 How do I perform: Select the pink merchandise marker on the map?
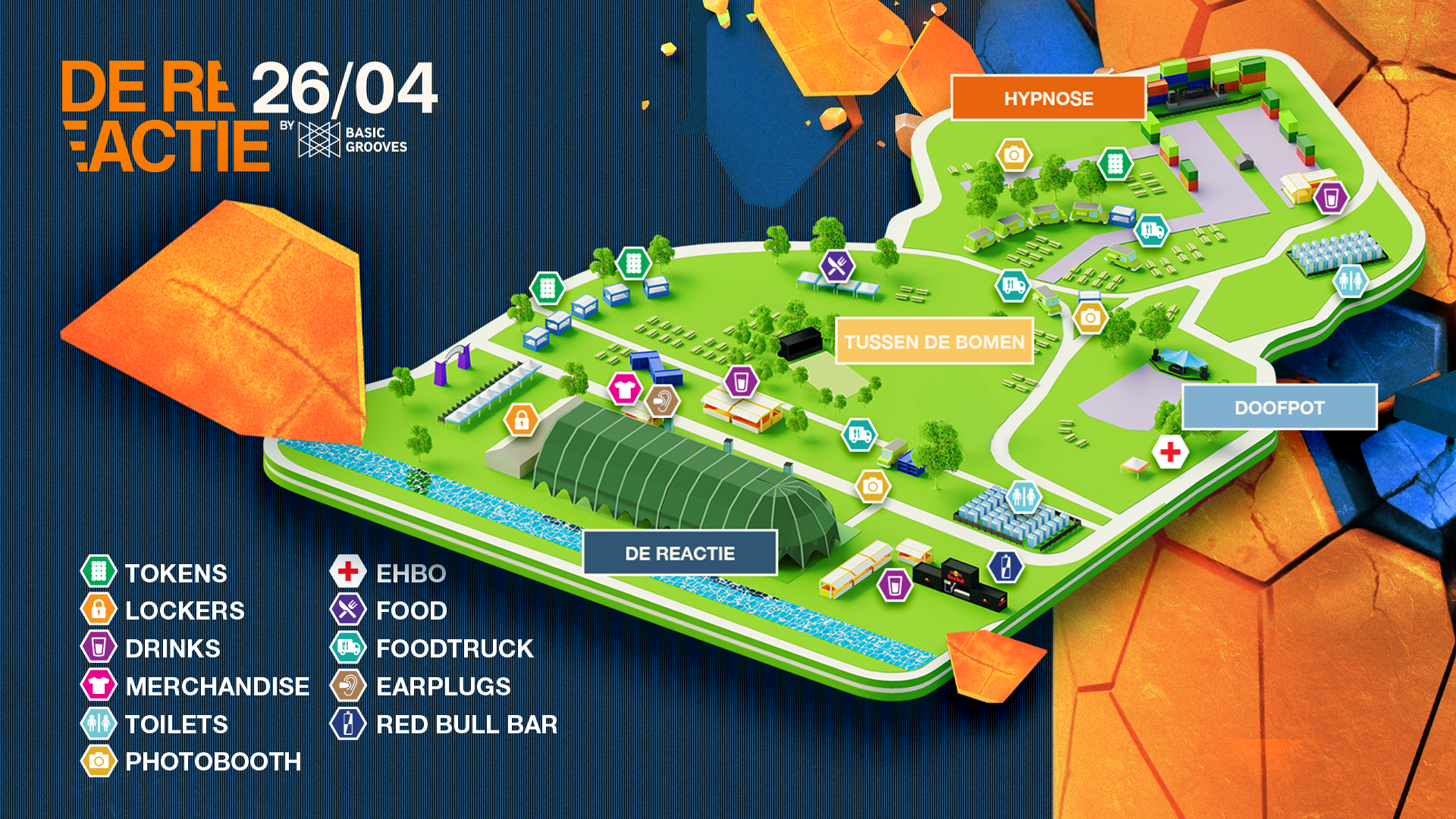(x=625, y=390)
